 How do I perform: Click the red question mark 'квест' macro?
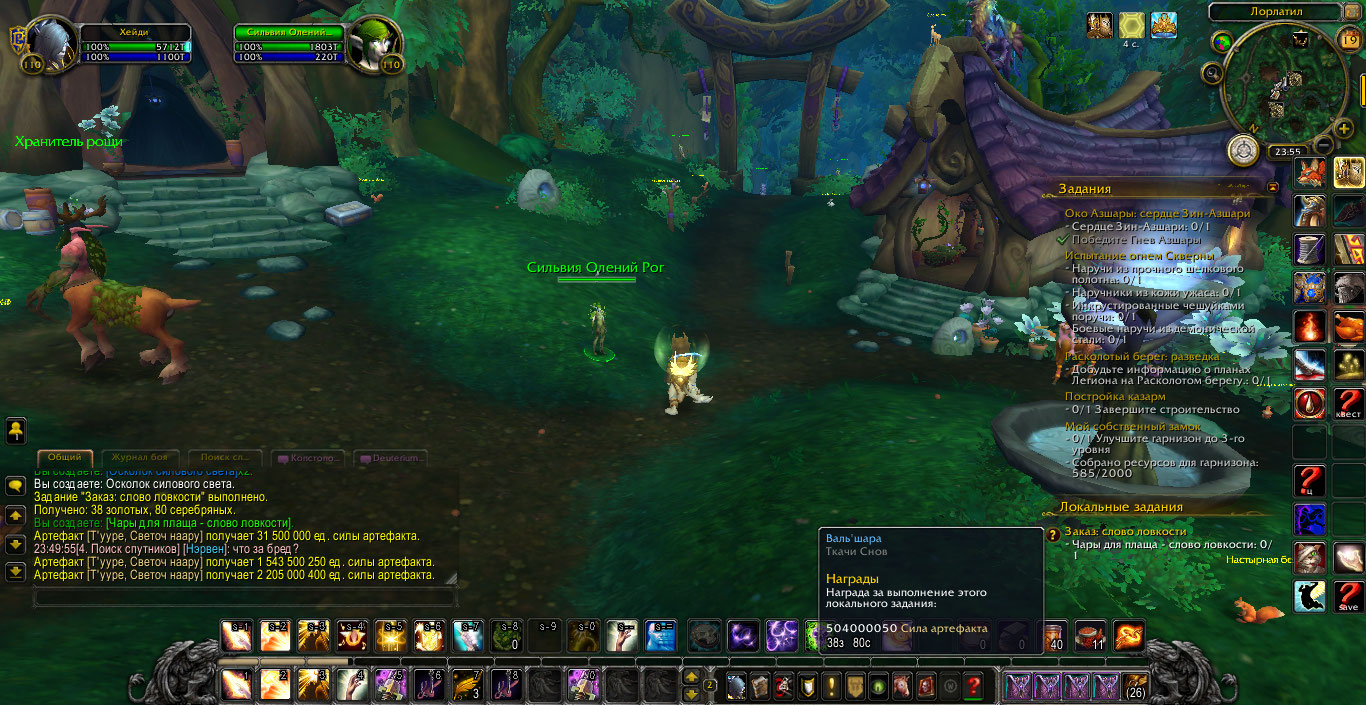coord(1348,402)
